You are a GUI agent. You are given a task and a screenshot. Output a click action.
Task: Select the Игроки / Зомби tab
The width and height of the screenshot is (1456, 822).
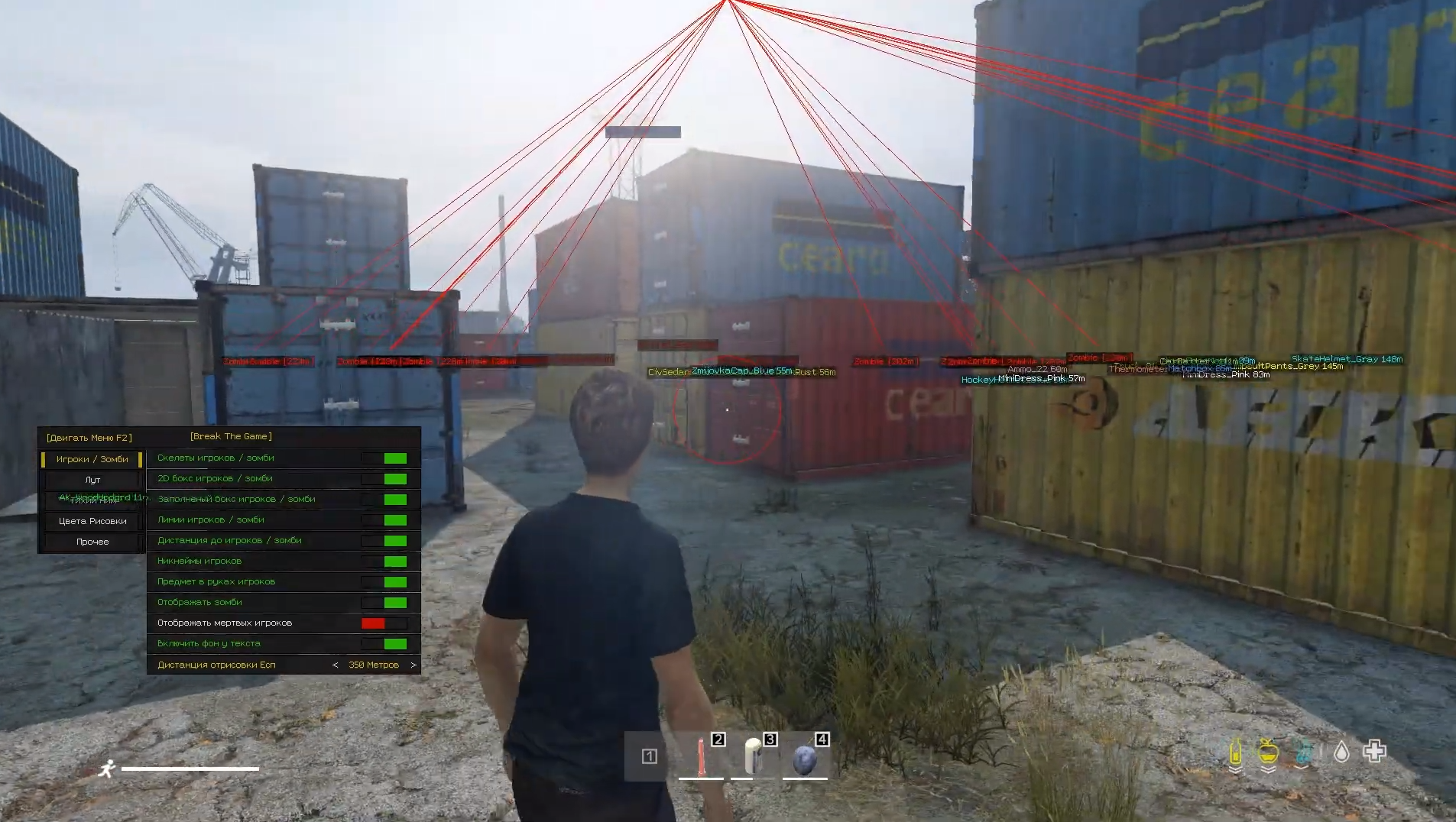coord(92,459)
